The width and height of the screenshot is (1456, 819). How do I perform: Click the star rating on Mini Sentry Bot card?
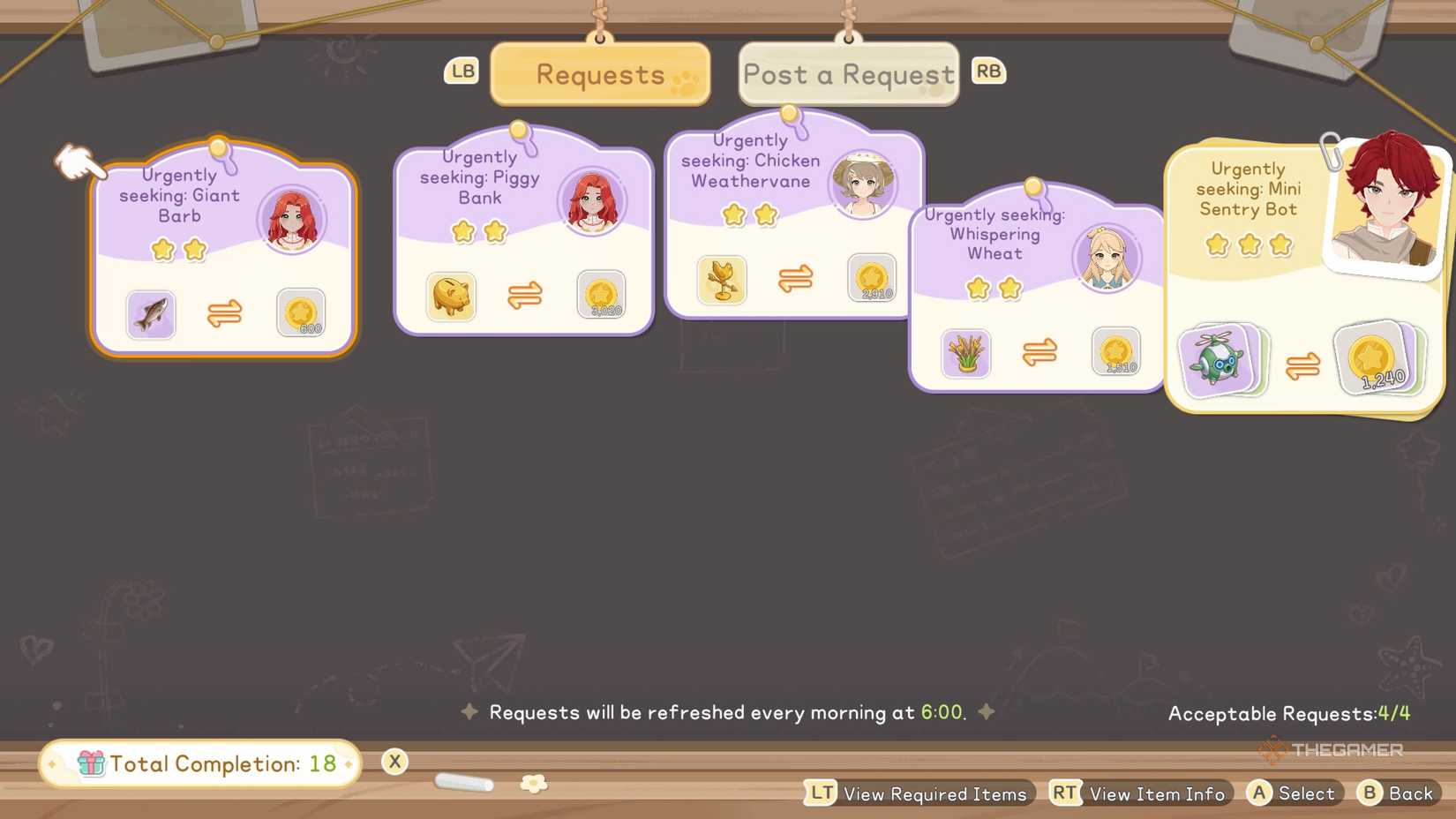(x=1247, y=245)
